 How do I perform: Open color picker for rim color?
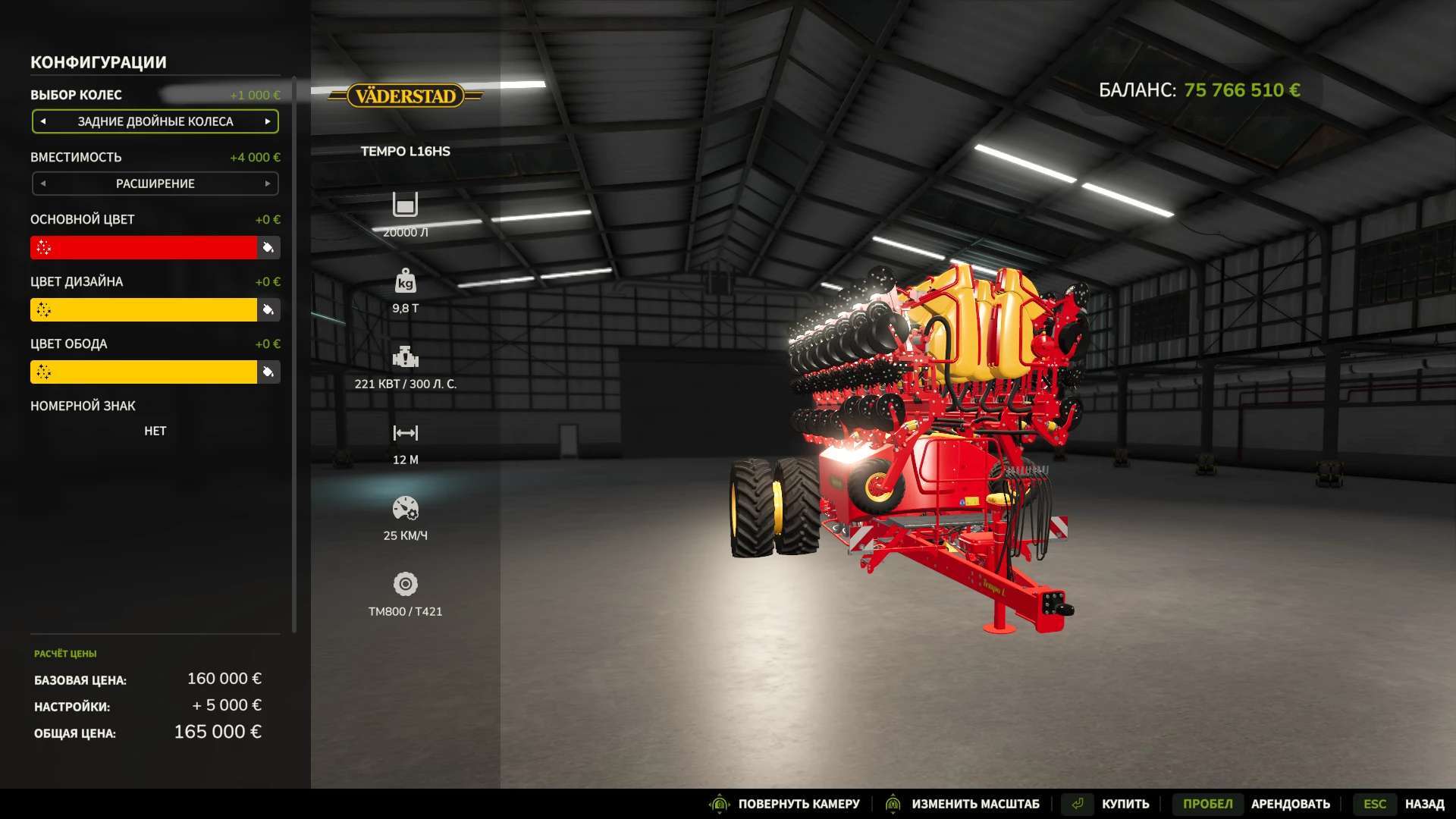pos(268,372)
